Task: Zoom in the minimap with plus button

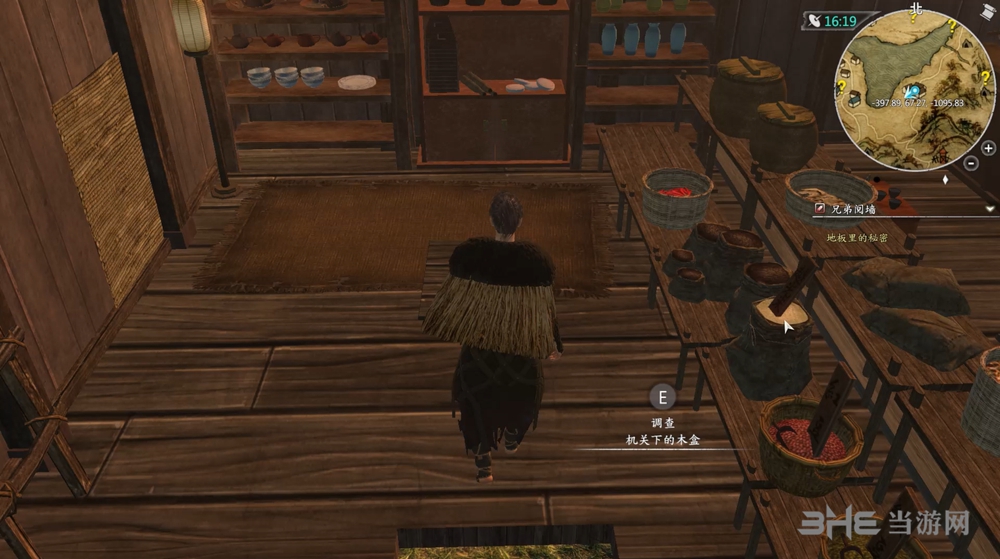Action: pyautogui.click(x=988, y=148)
